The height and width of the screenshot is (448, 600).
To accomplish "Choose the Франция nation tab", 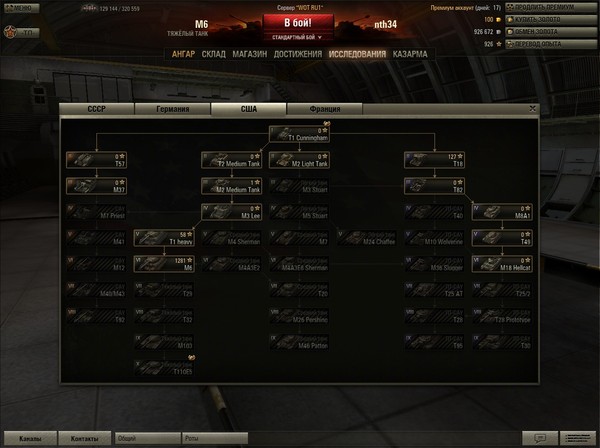I will [x=324, y=110].
